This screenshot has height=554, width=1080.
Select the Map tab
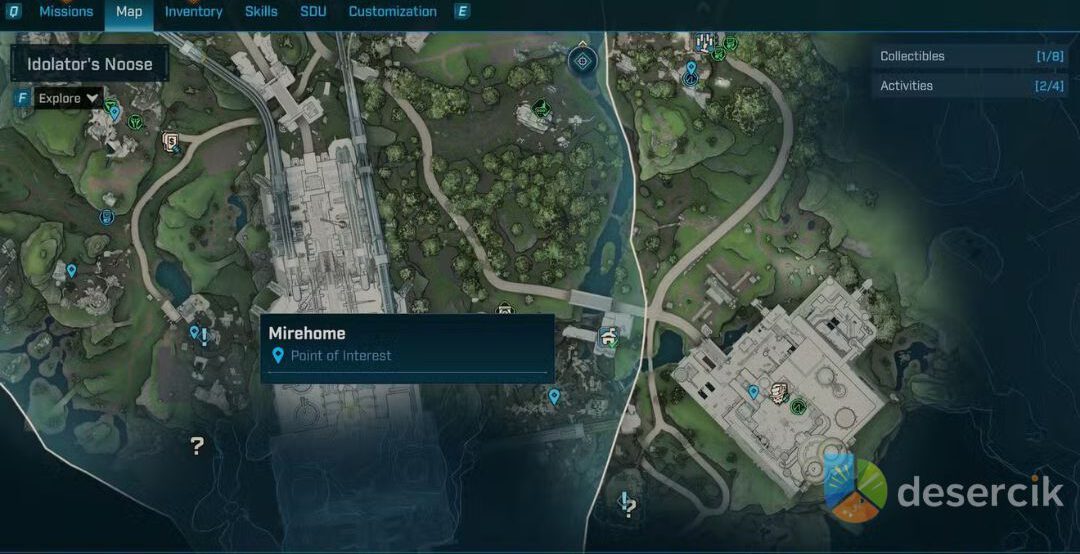click(129, 12)
